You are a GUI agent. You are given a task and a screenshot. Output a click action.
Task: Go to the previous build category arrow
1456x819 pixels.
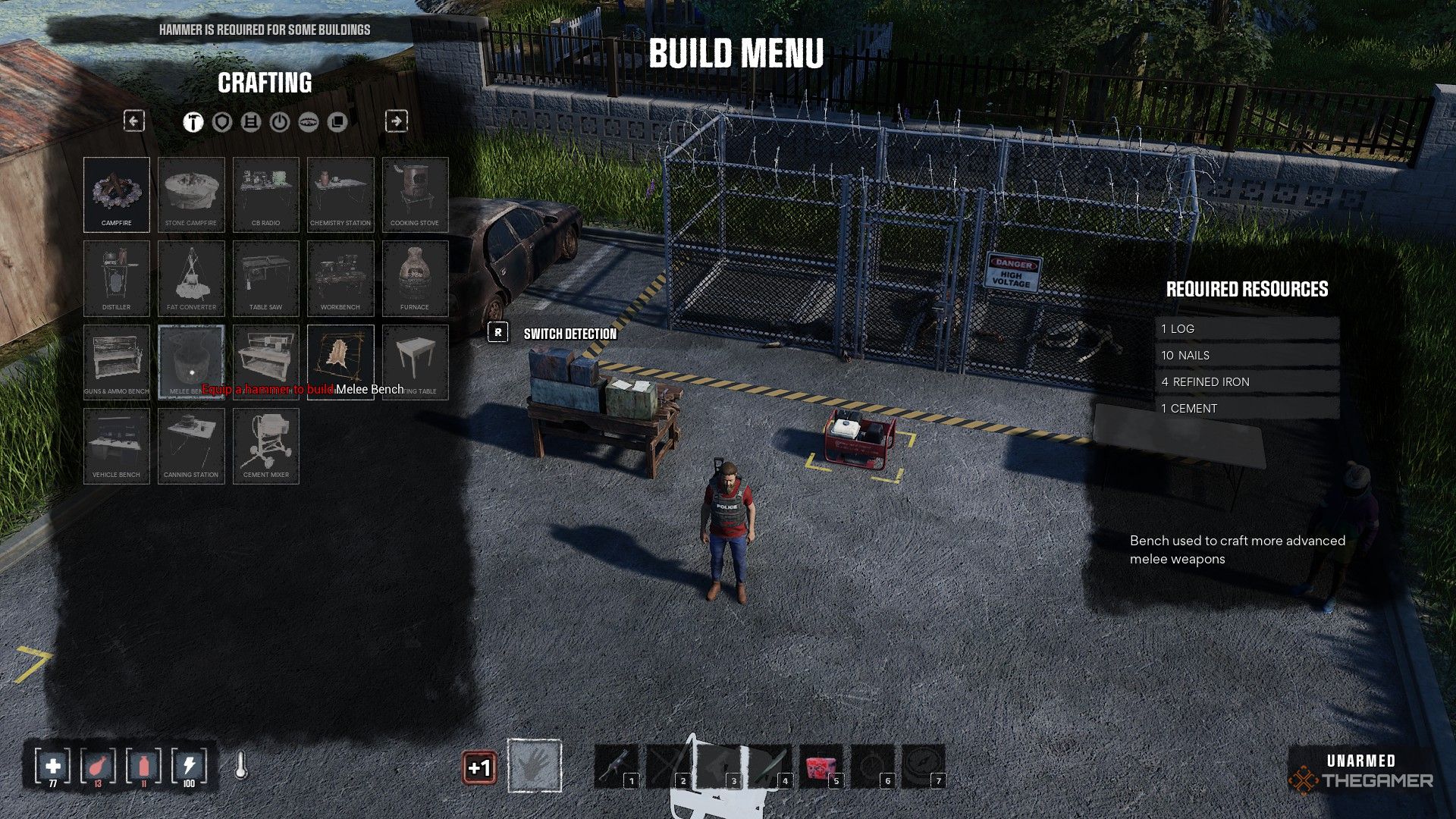[134, 121]
